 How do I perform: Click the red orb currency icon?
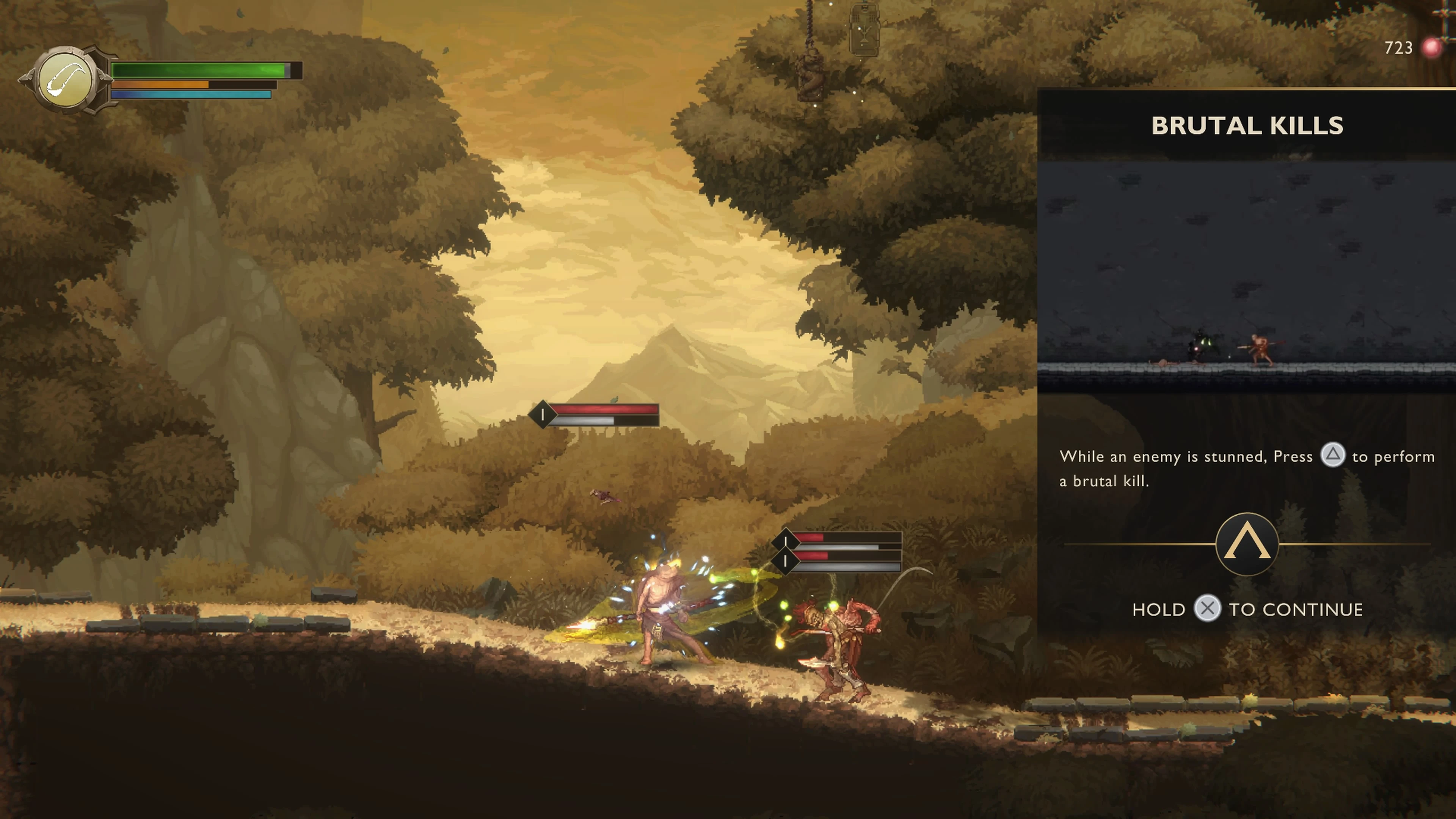point(1431,48)
